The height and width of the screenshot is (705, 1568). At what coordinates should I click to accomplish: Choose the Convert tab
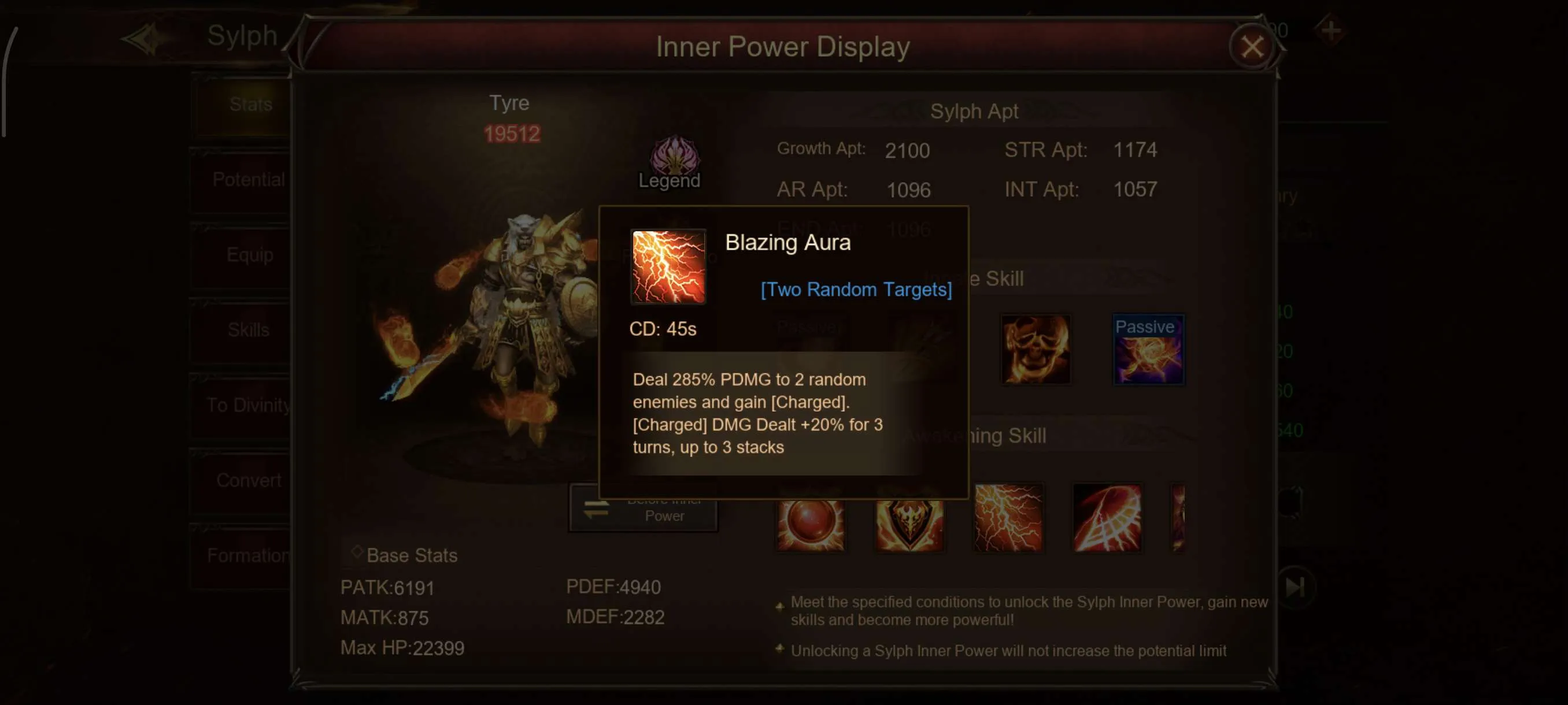[x=249, y=481]
